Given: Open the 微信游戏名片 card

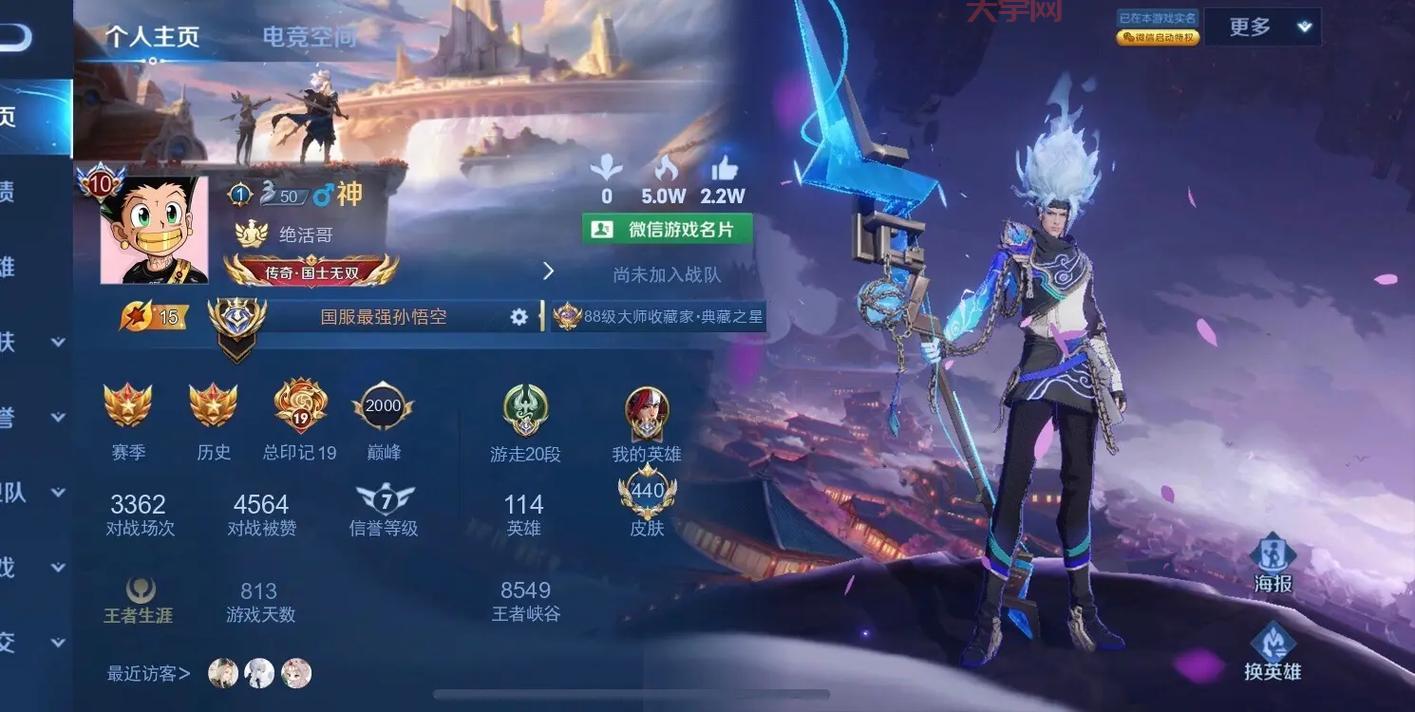Looking at the screenshot, I should tap(667, 229).
